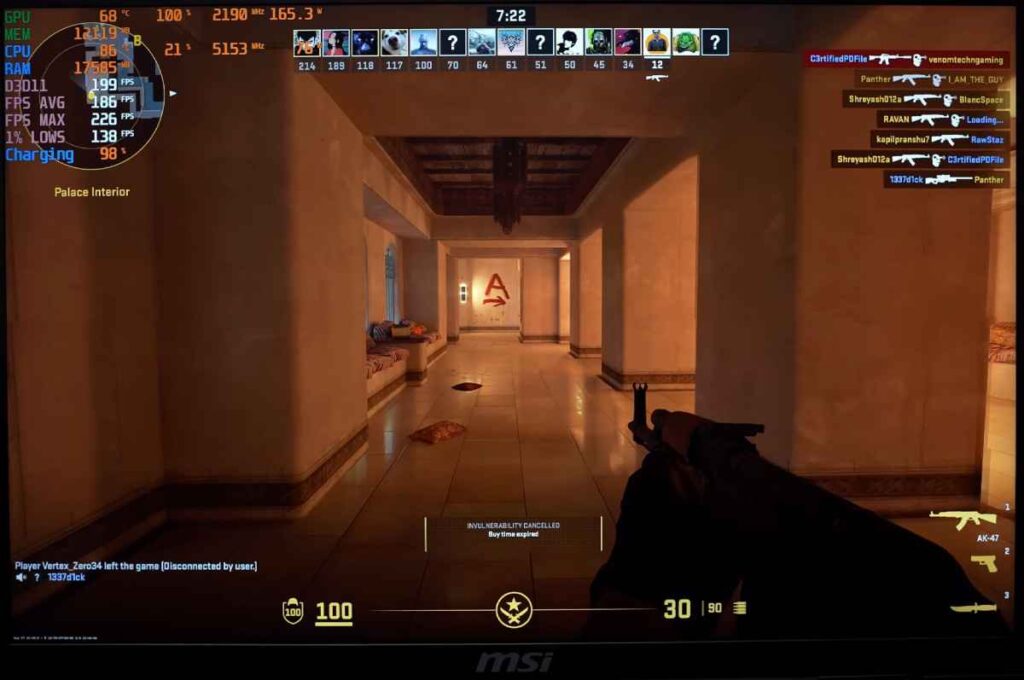Click the white dog avatar scoring 117
1024x680 pixels.
394,42
